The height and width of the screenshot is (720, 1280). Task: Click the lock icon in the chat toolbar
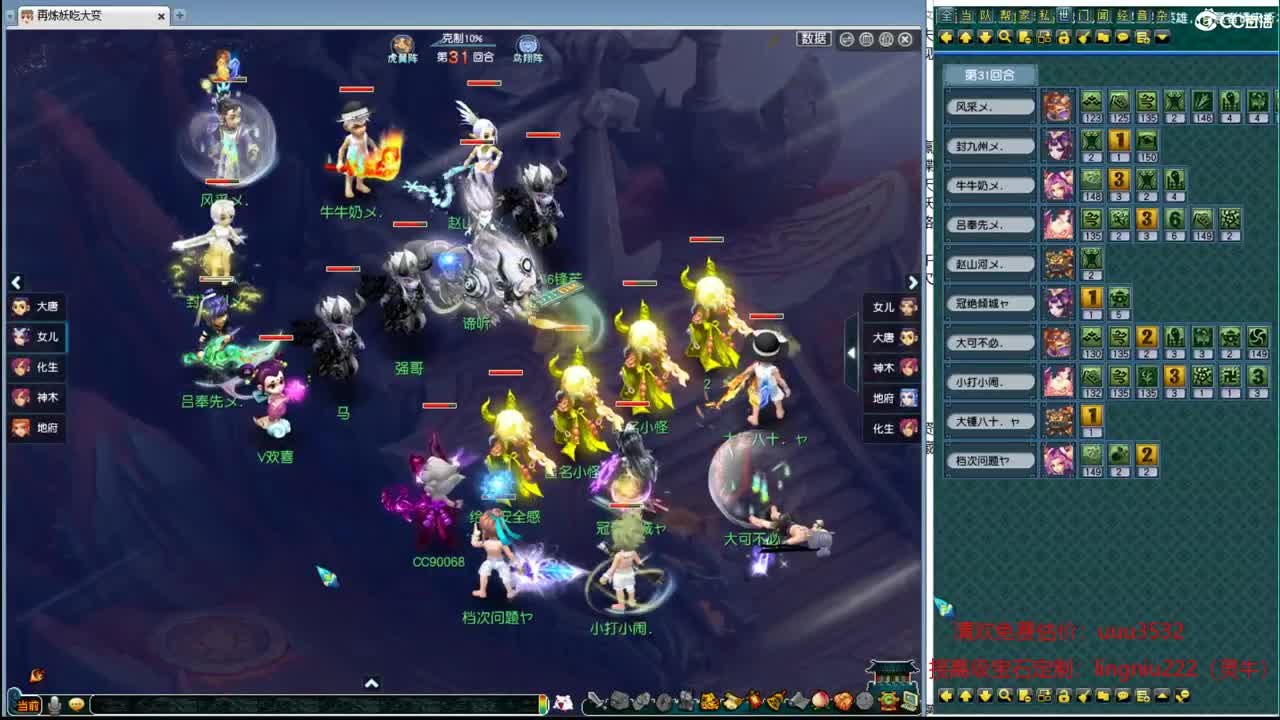(1064, 37)
